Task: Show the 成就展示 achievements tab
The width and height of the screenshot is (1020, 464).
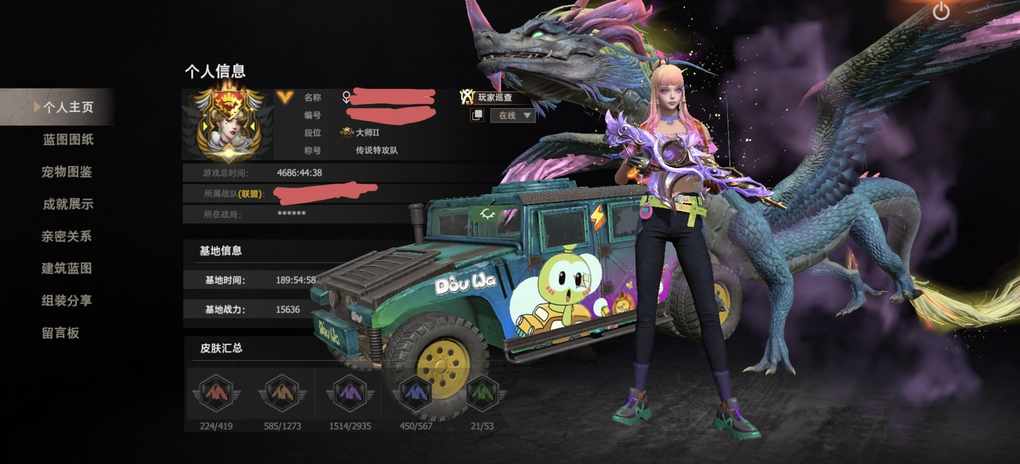Action: click(x=67, y=204)
